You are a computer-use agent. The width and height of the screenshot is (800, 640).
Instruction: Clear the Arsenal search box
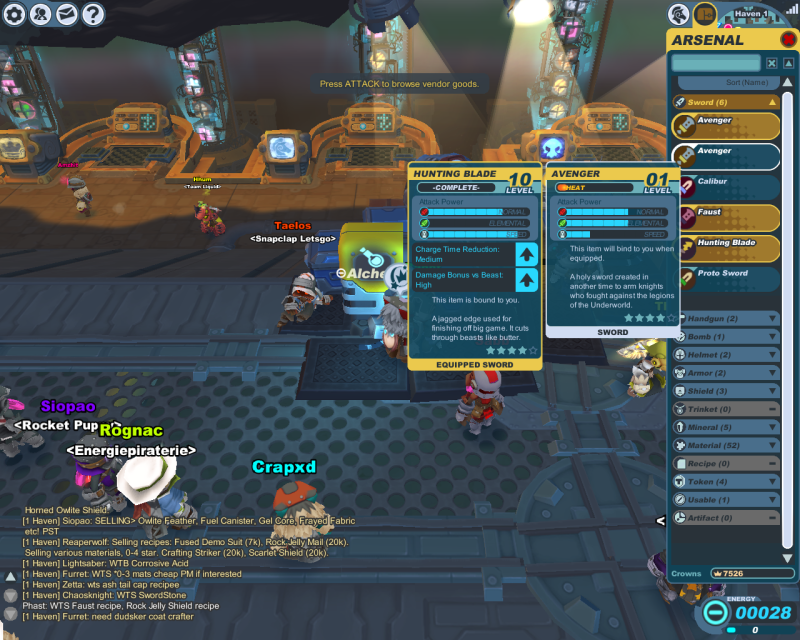pyautogui.click(x=770, y=63)
